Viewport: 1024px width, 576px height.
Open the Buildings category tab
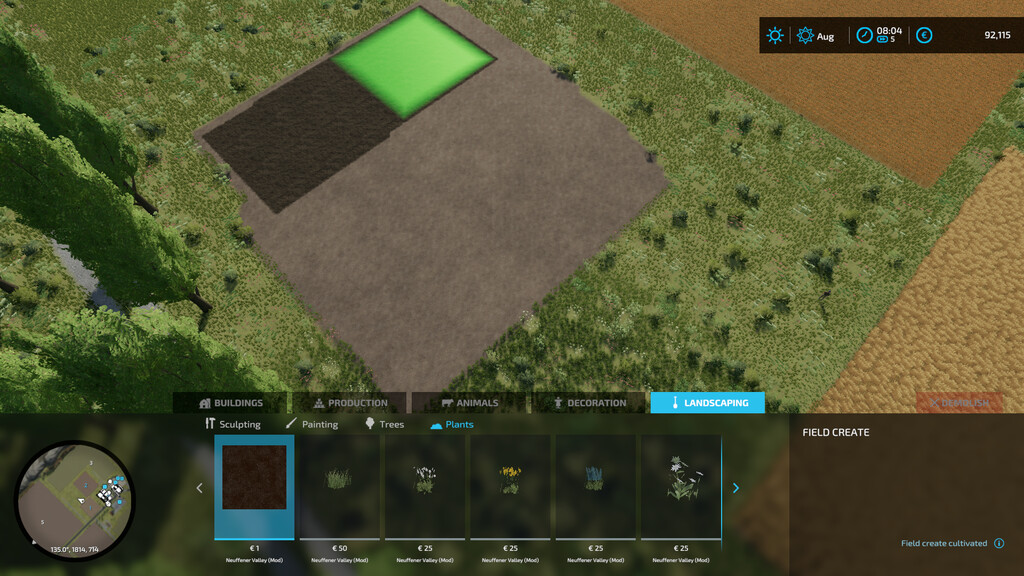231,403
